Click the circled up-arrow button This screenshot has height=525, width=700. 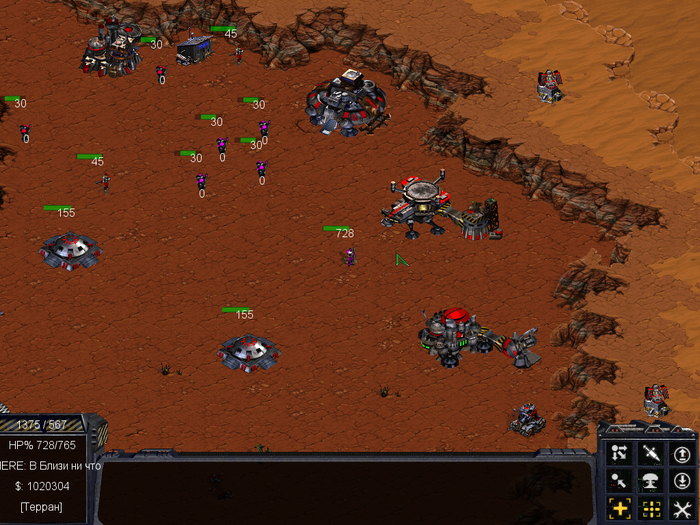(x=682, y=454)
